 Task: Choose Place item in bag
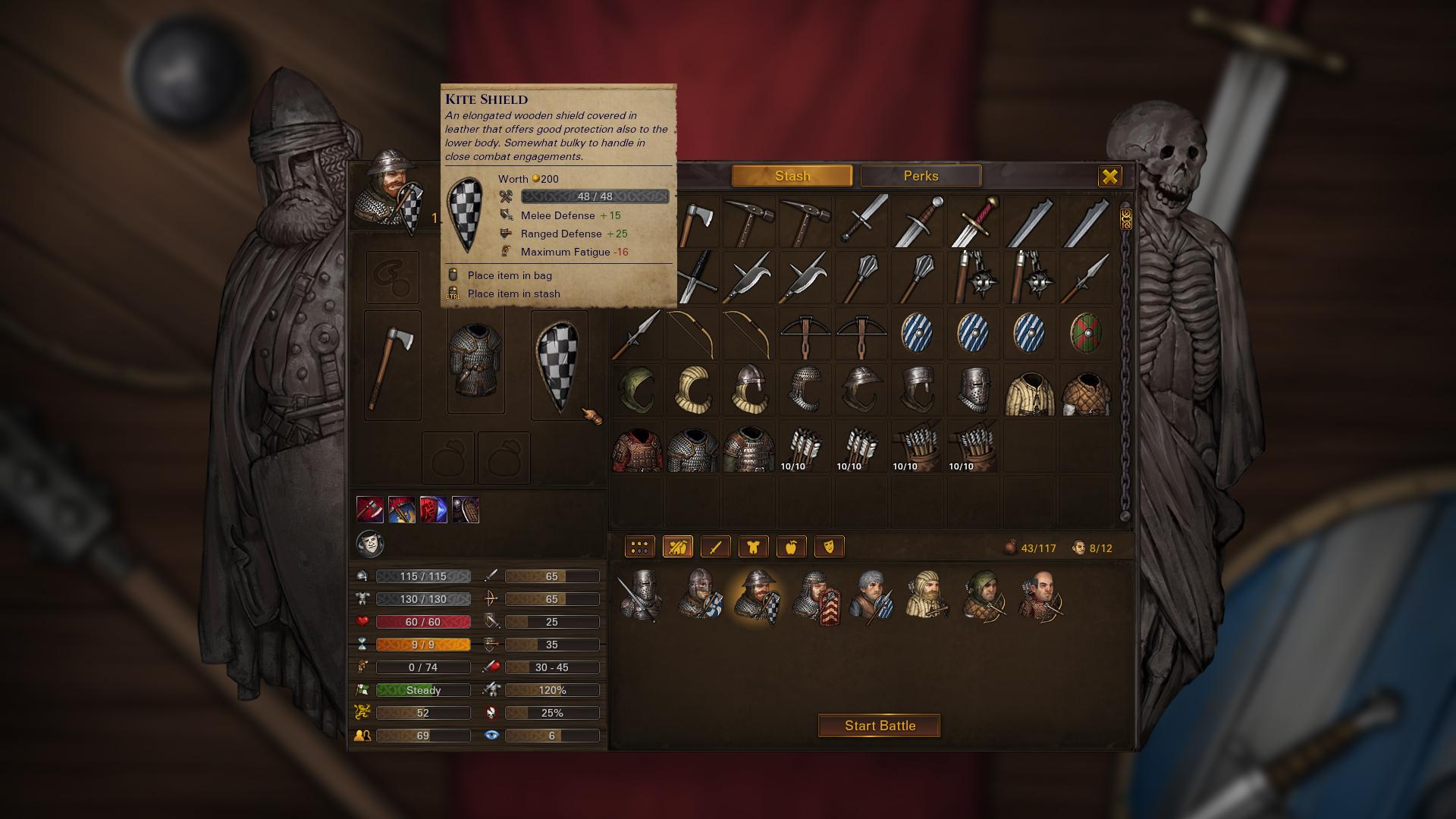coord(507,275)
